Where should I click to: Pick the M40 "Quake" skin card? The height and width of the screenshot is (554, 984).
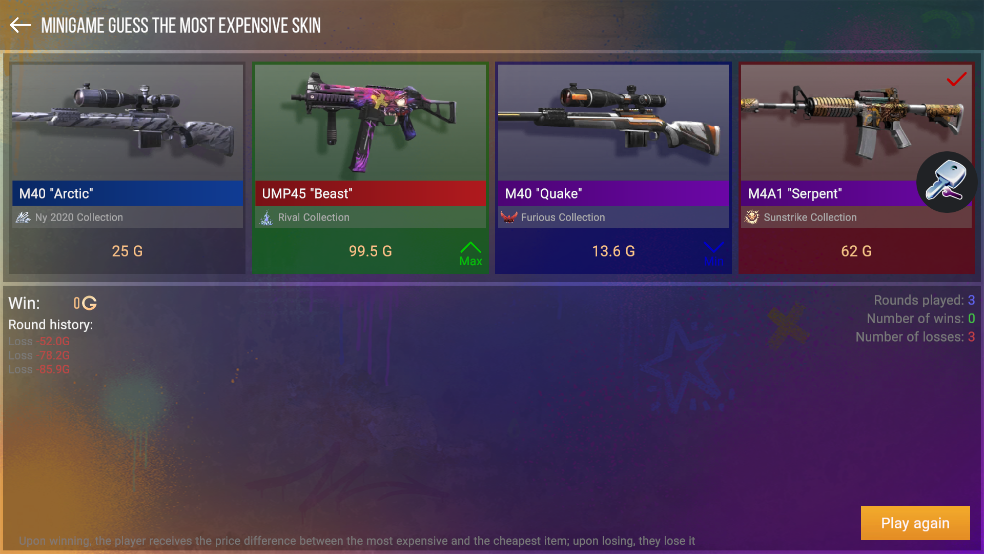pyautogui.click(x=613, y=168)
